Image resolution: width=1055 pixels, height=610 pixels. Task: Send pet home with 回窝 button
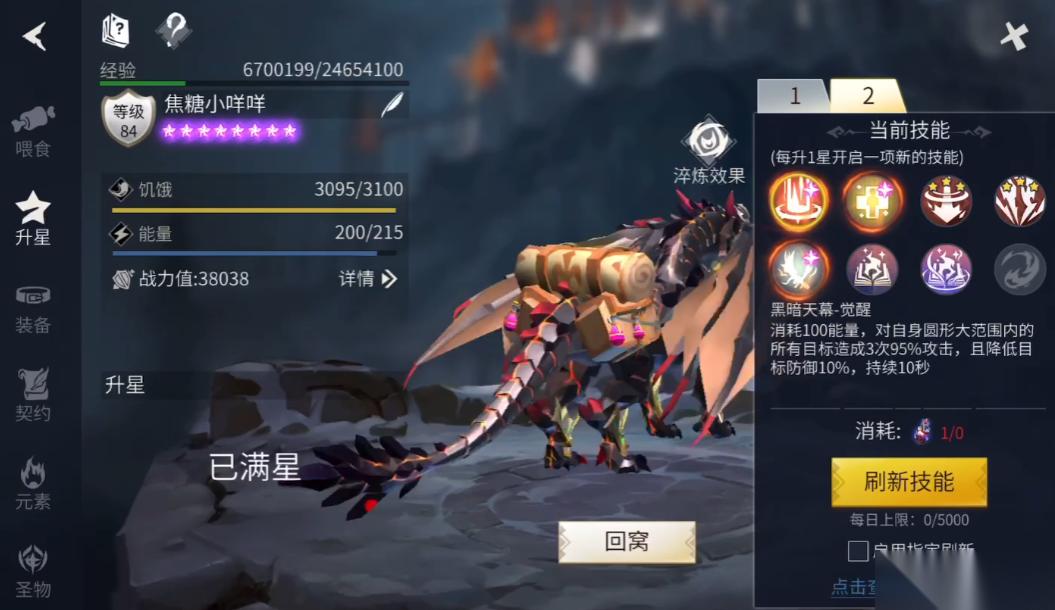[627, 542]
